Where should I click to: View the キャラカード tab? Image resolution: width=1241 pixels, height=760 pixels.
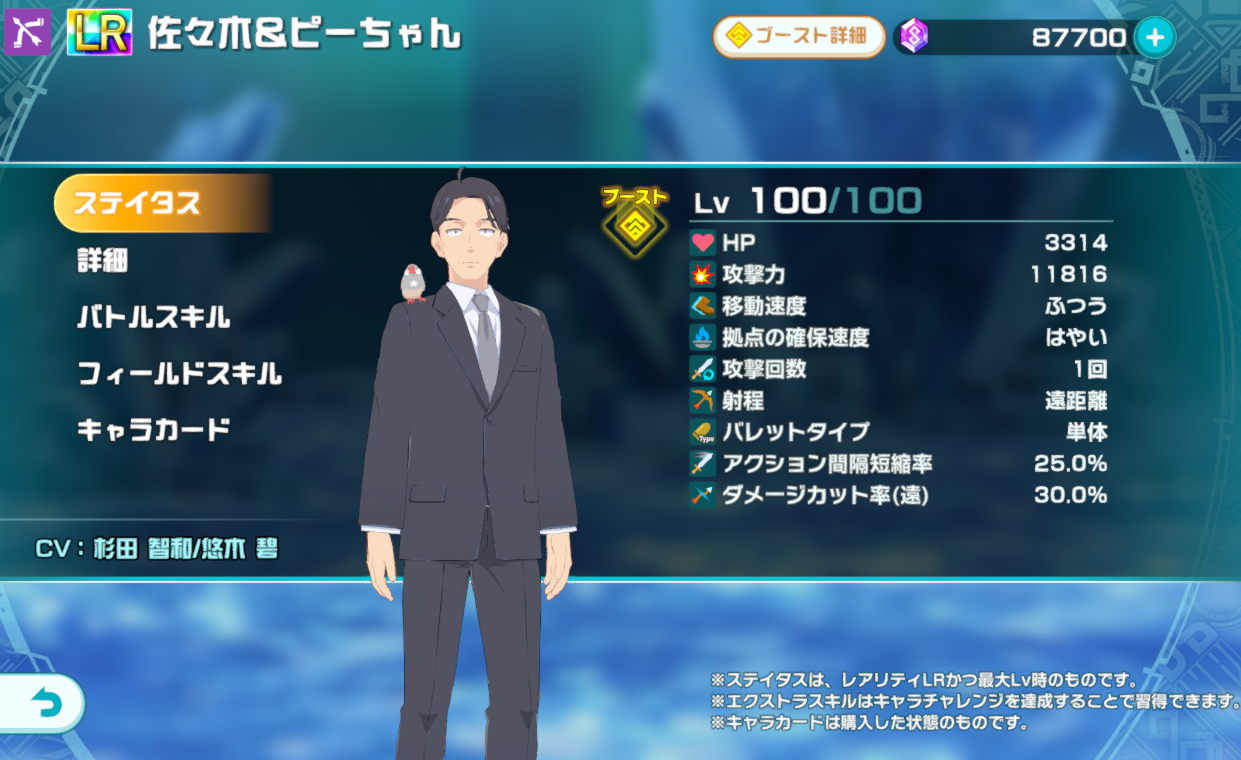click(x=154, y=431)
